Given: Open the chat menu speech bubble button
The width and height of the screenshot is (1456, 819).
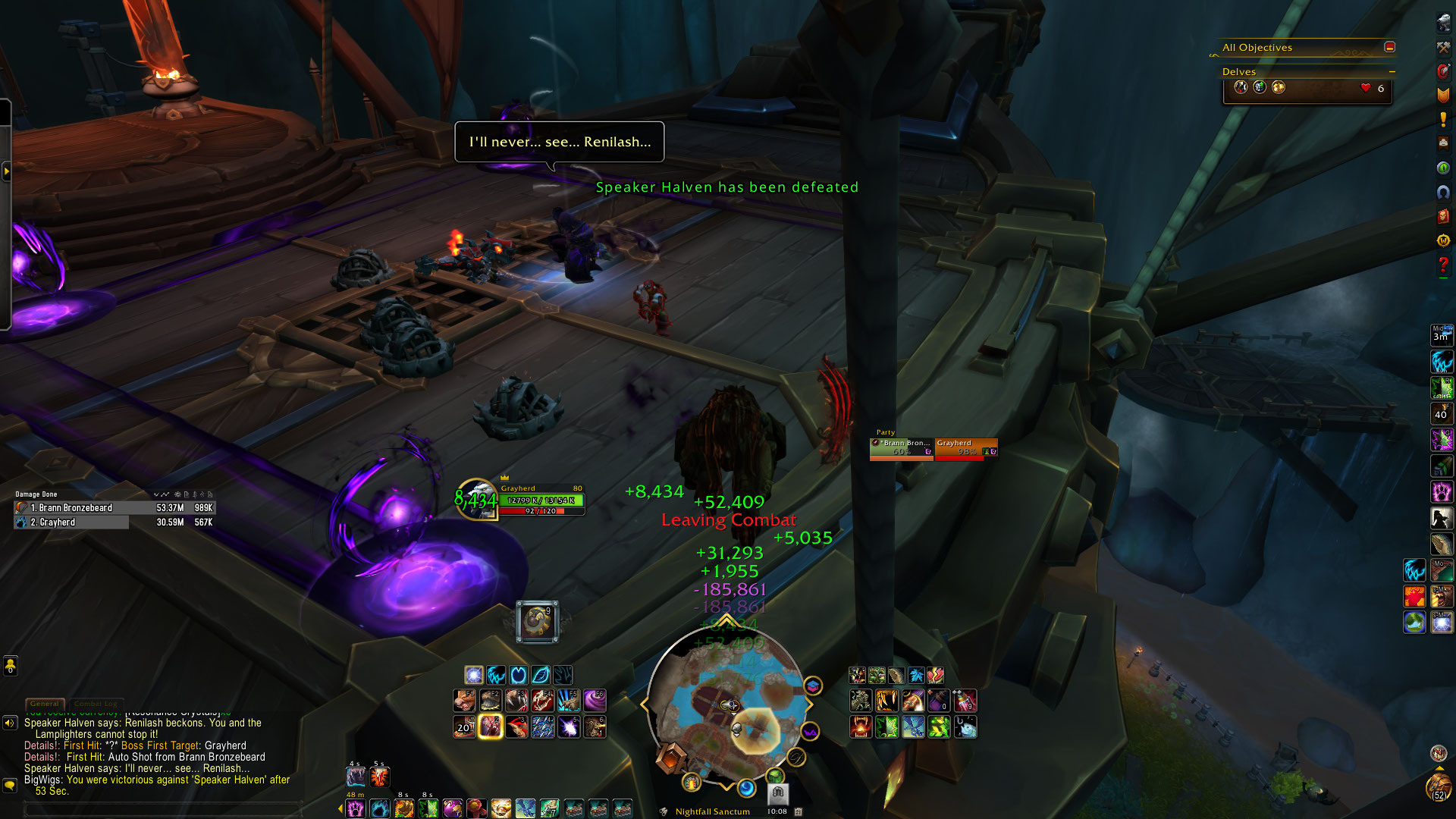Looking at the screenshot, I should pos(10,785).
